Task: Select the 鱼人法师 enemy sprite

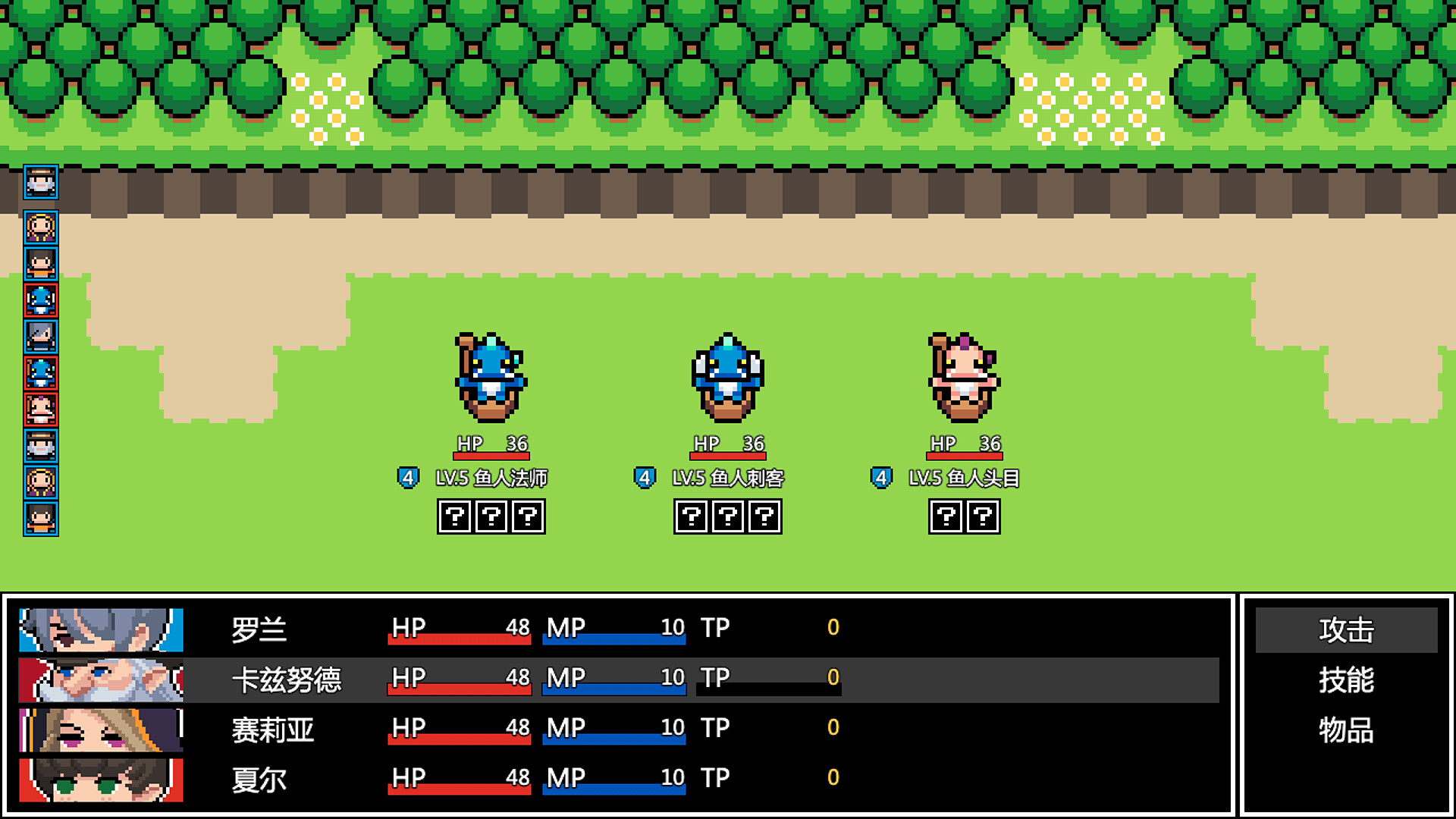Action: [489, 379]
